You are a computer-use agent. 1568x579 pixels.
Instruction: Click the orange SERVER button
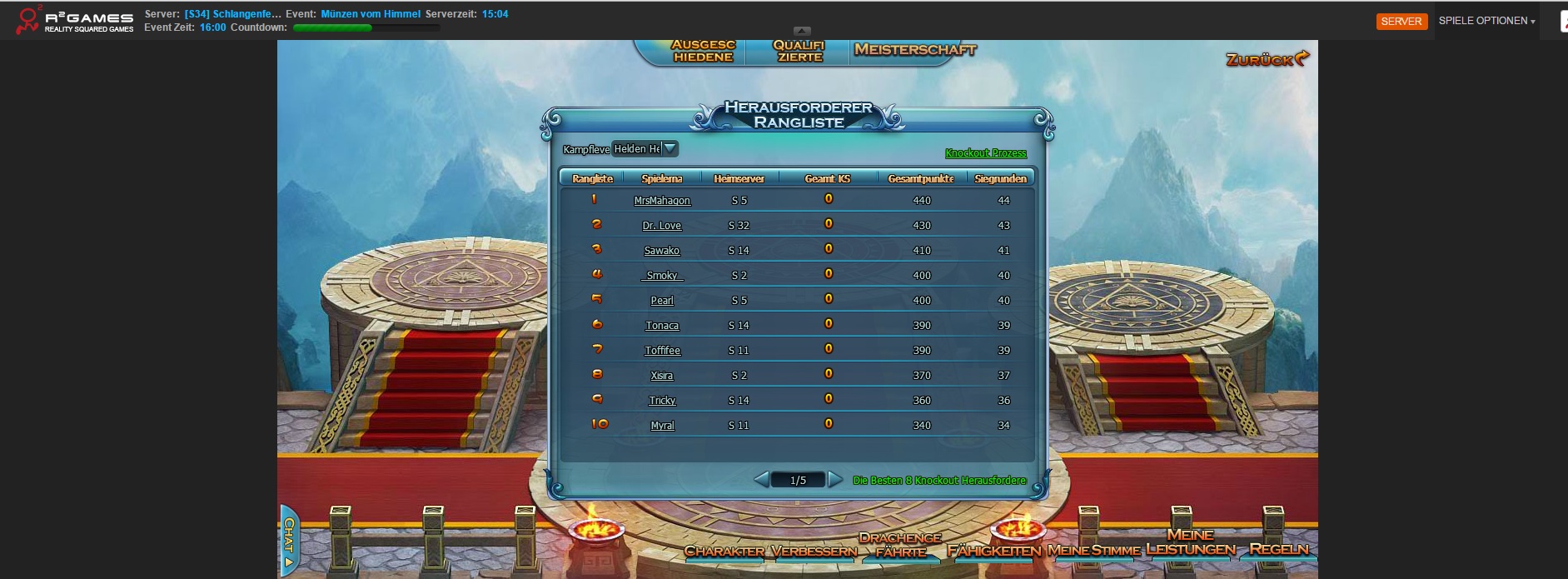click(1401, 22)
